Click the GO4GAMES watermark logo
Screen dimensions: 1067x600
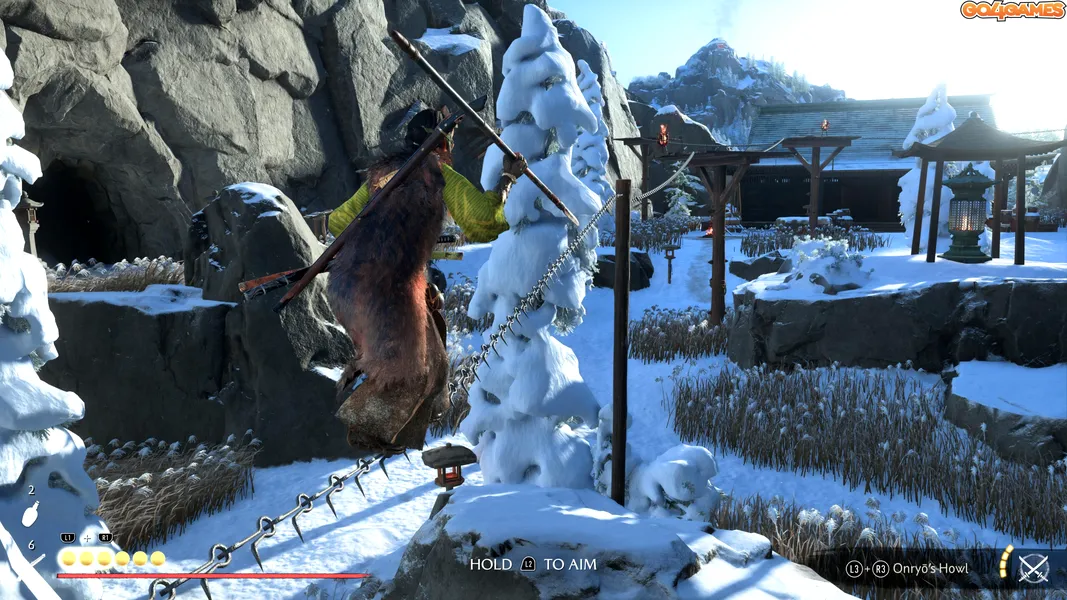(x=1012, y=11)
